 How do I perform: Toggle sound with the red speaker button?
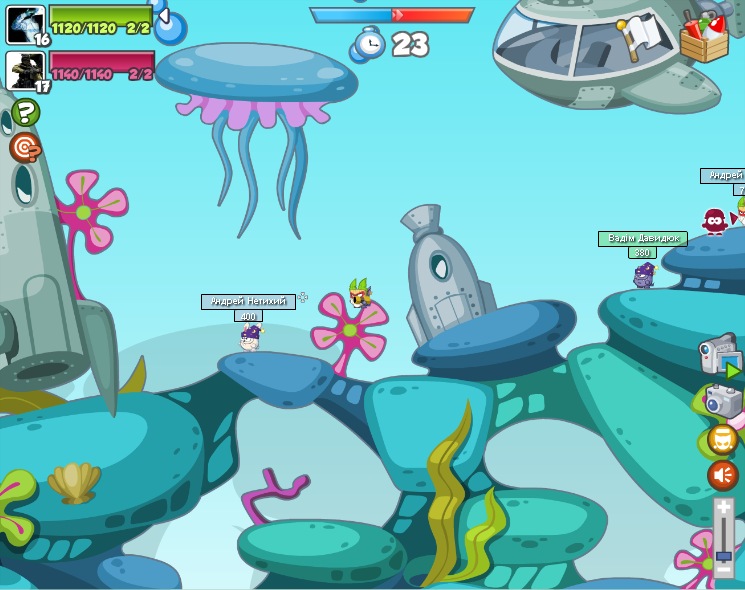(x=723, y=475)
